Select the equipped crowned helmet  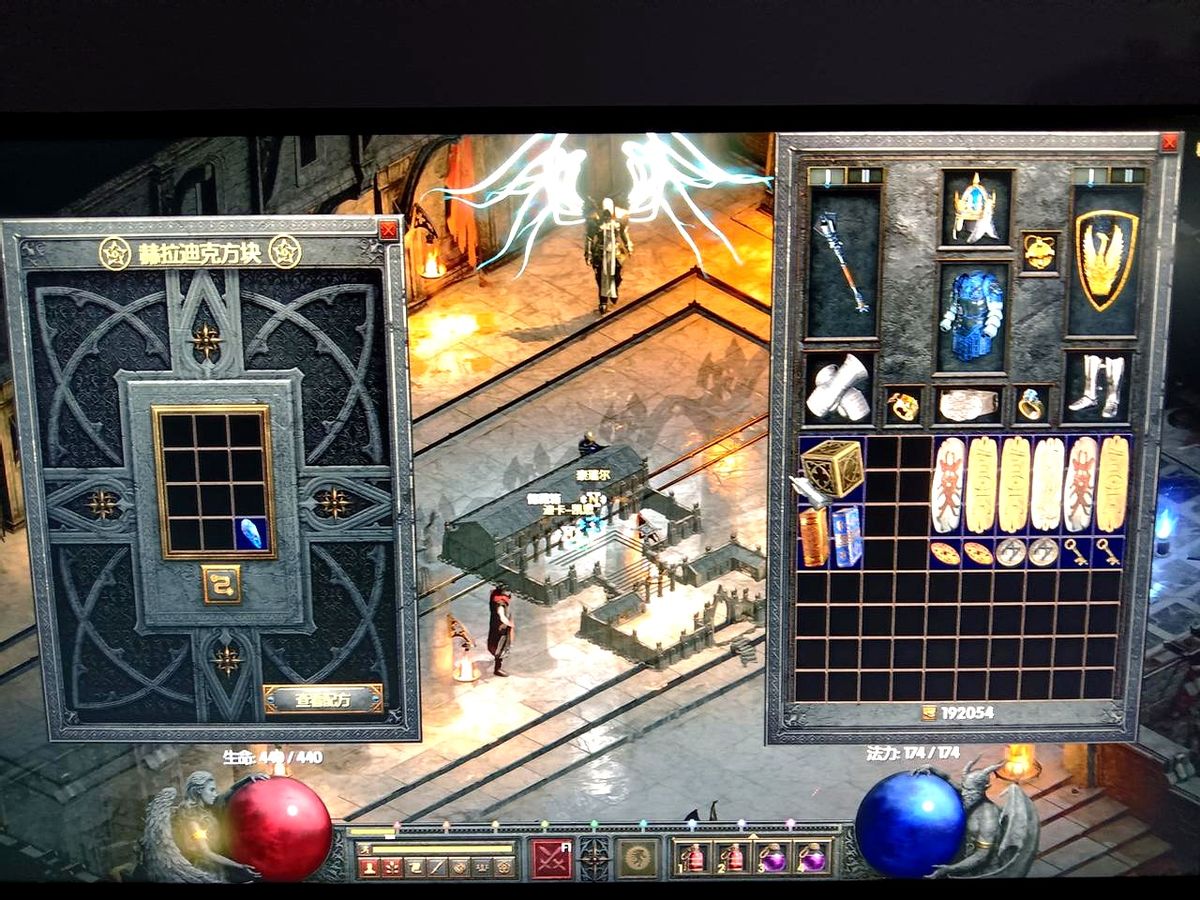[x=975, y=208]
